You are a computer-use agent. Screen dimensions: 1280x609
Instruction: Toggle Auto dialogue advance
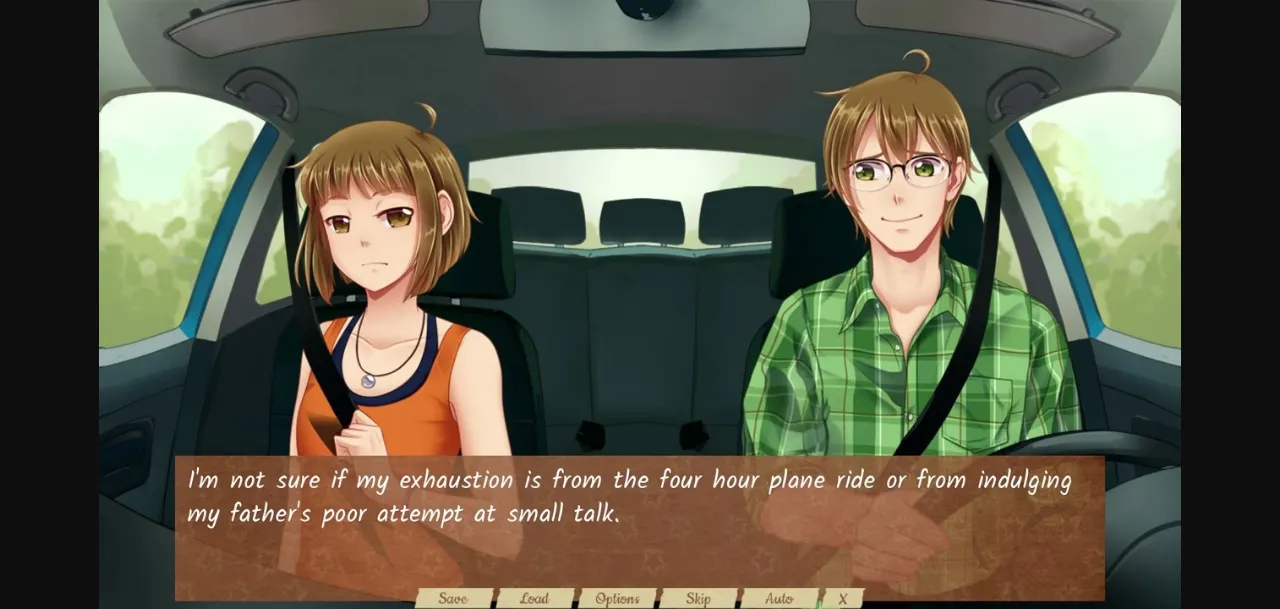(779, 599)
